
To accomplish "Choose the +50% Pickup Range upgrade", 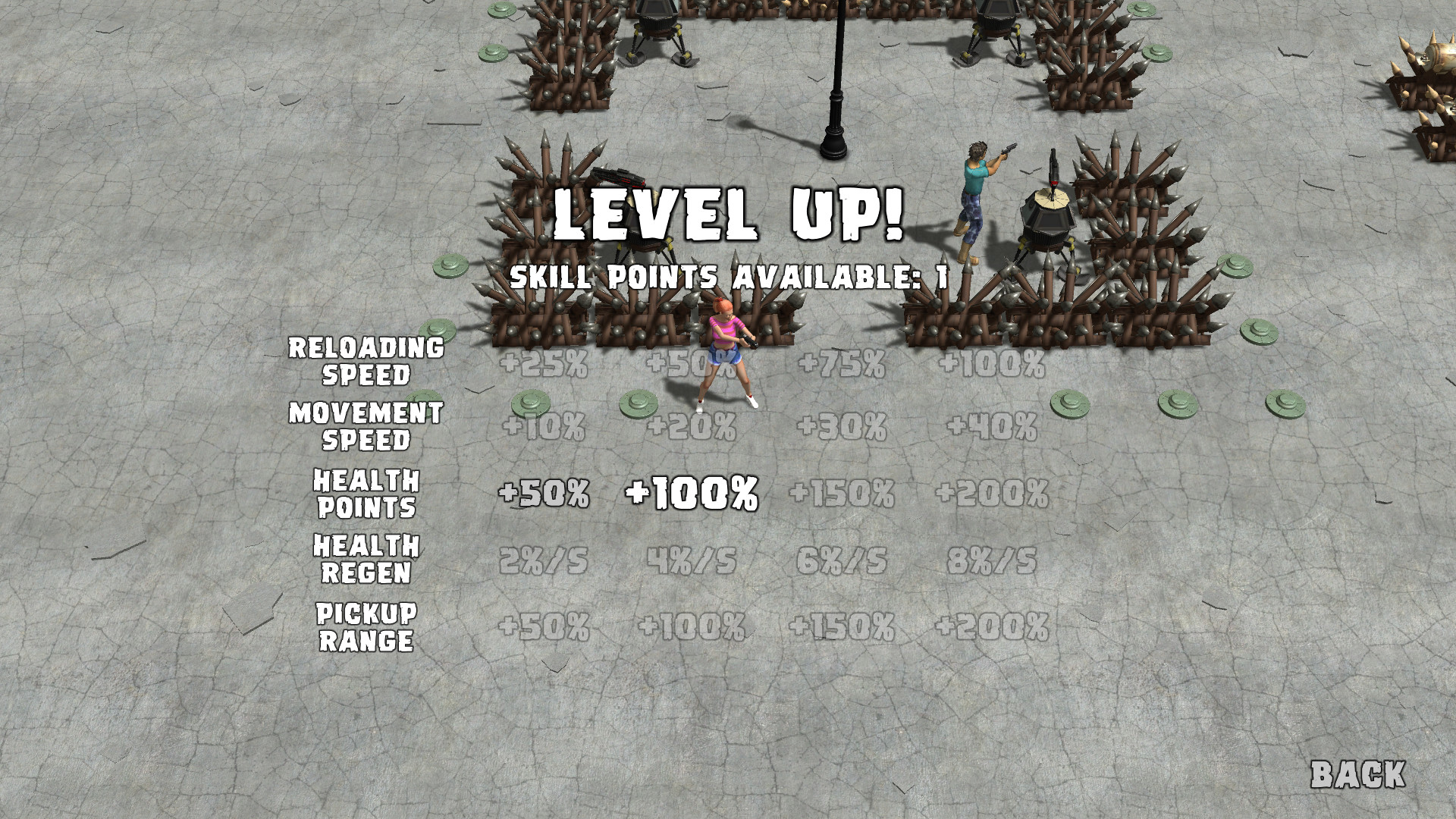I will [x=547, y=626].
